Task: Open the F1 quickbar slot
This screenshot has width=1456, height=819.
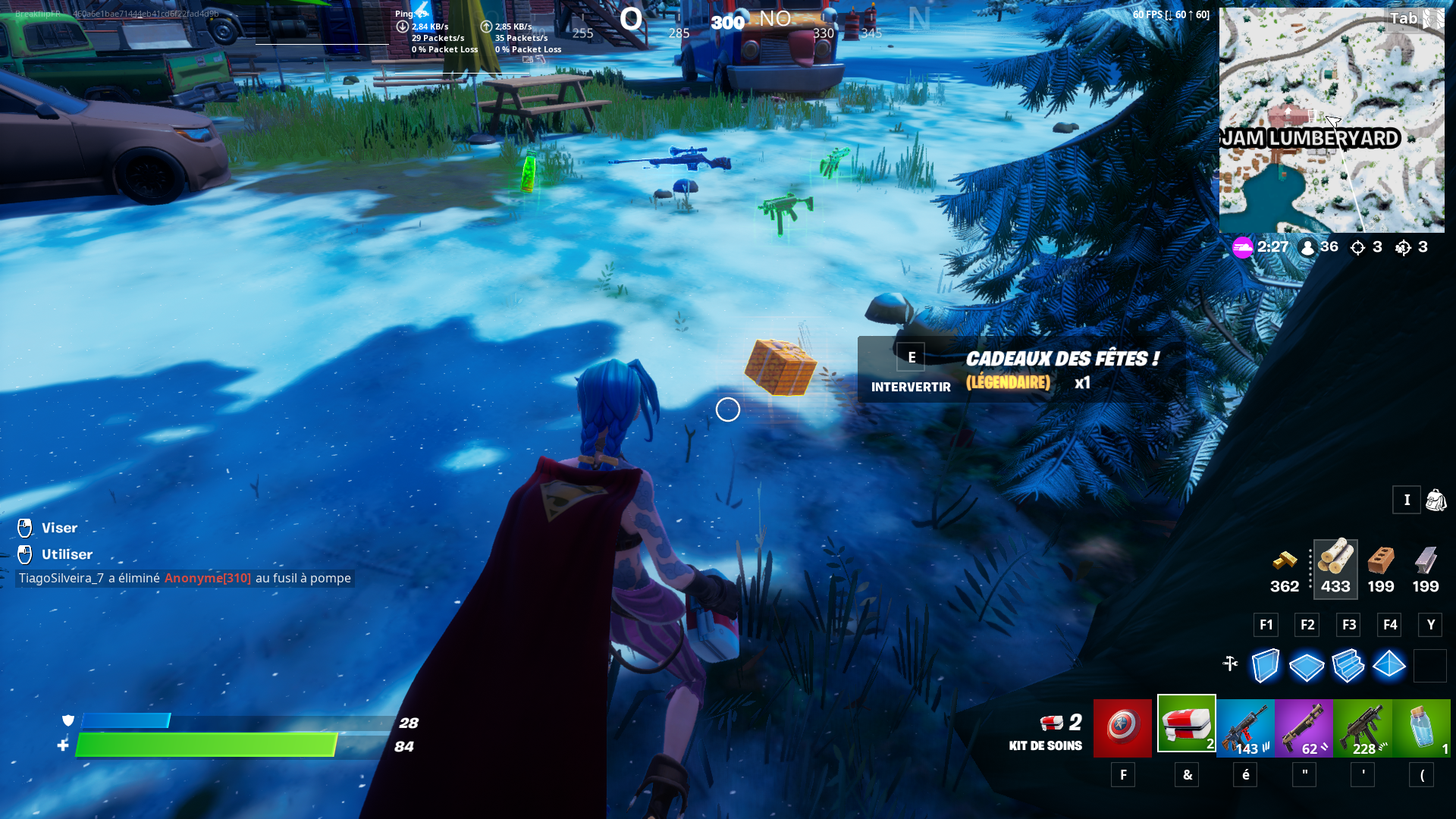Action: (1265, 624)
